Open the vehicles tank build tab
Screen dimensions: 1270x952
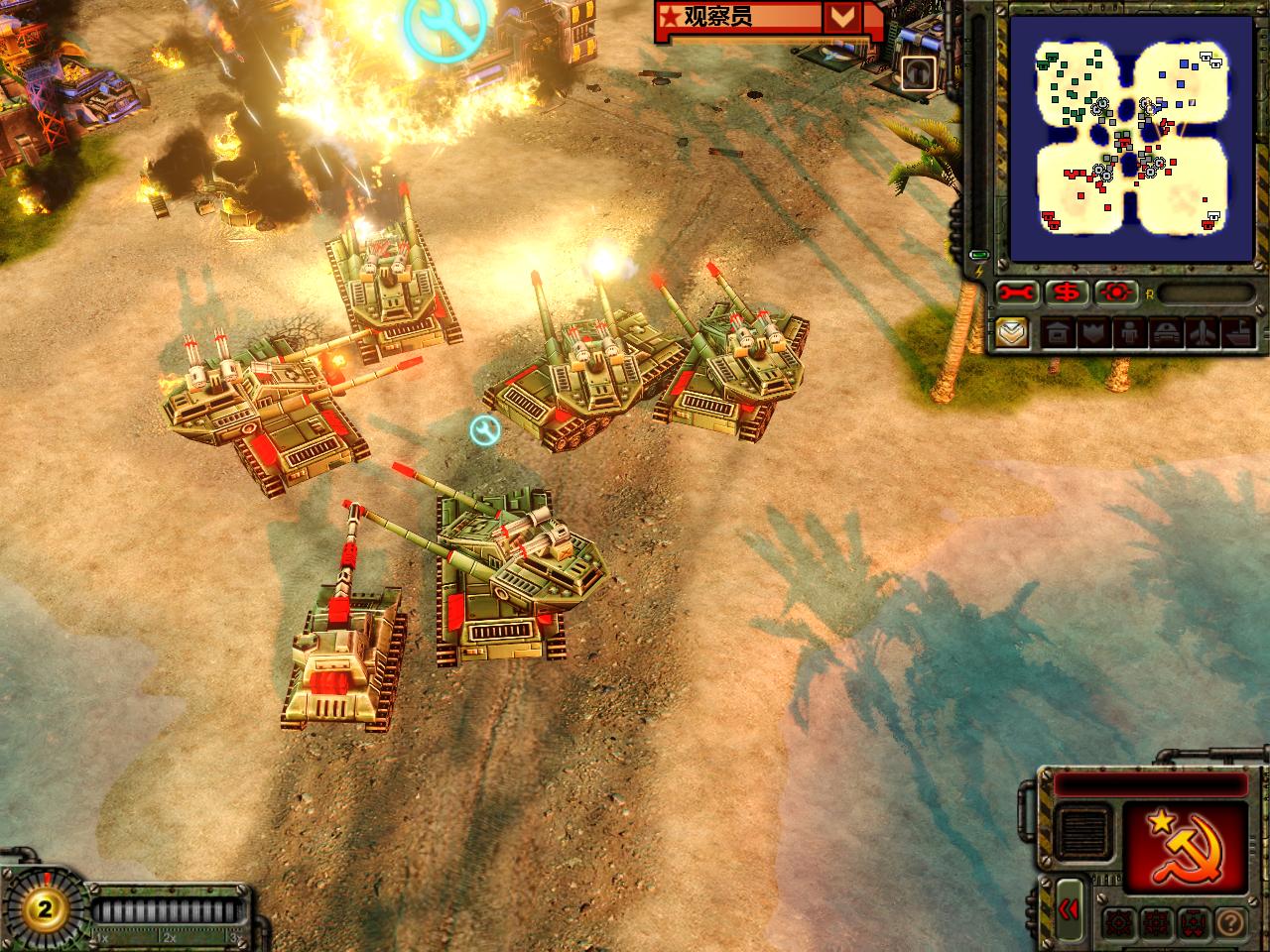point(1164,334)
